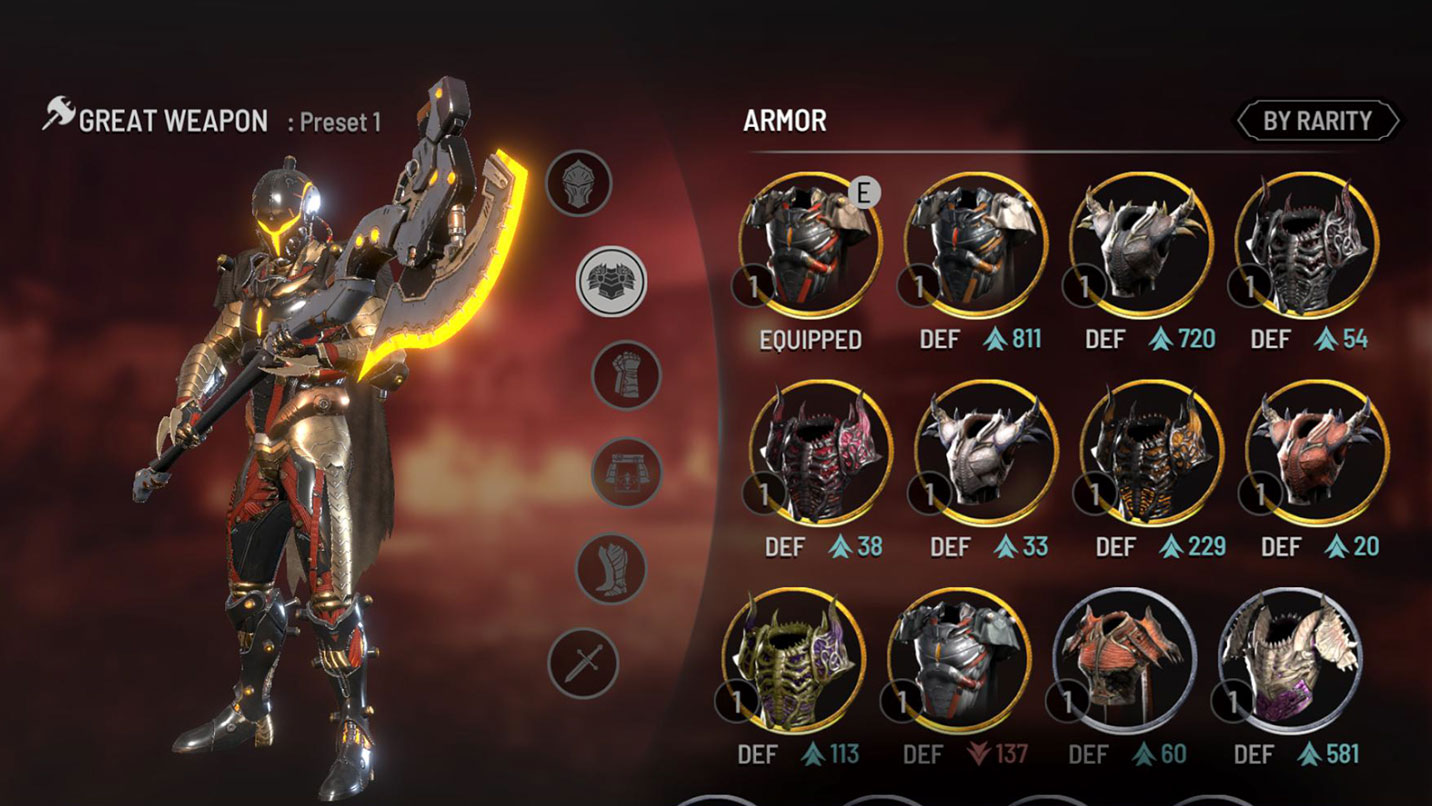Switch to the sword weapon category

click(x=583, y=663)
